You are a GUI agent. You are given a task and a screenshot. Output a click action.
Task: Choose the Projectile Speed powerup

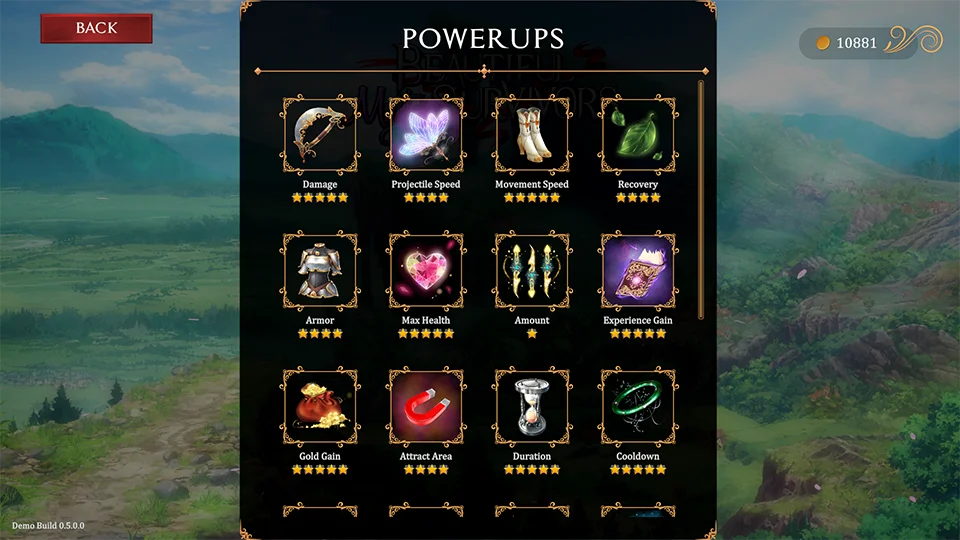click(x=426, y=135)
